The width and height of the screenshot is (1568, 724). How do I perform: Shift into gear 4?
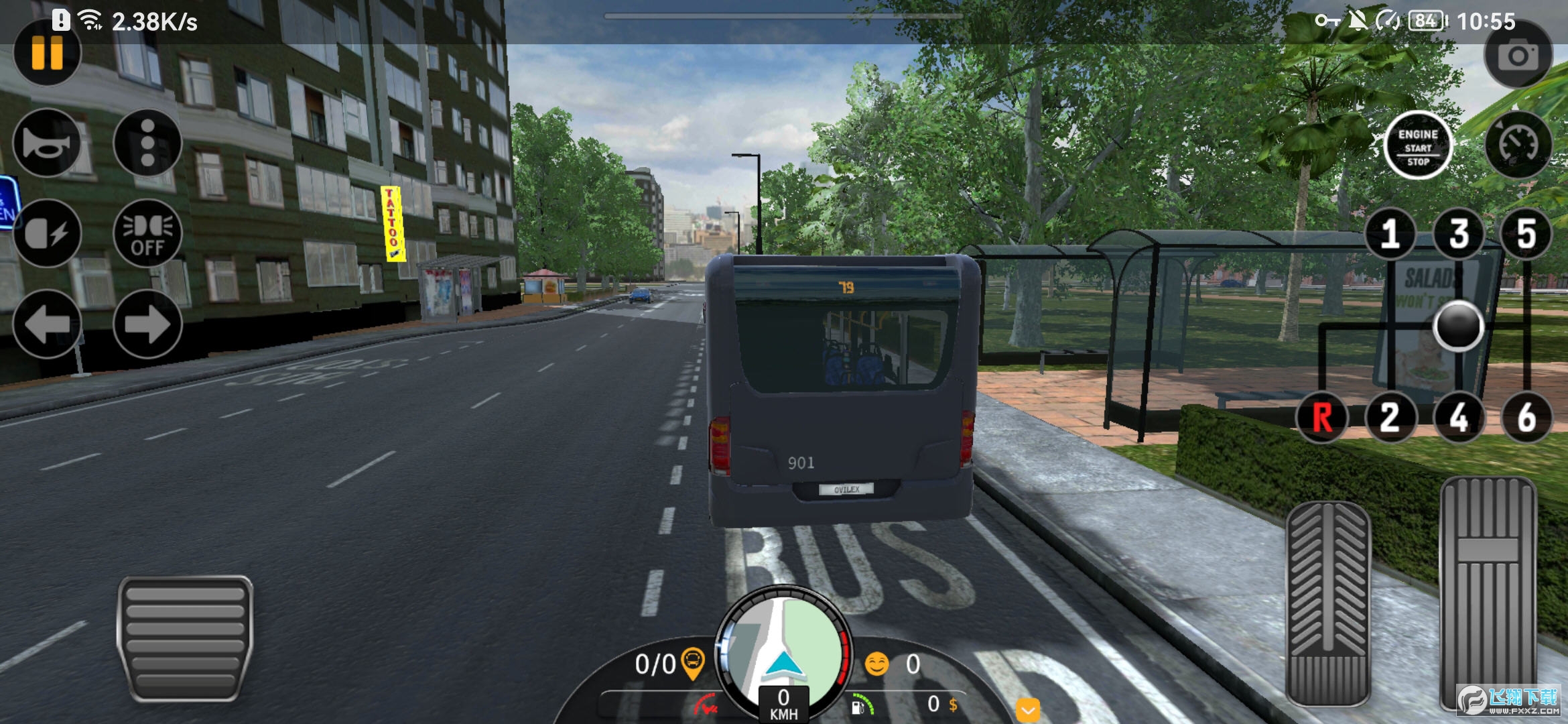[x=1459, y=417]
